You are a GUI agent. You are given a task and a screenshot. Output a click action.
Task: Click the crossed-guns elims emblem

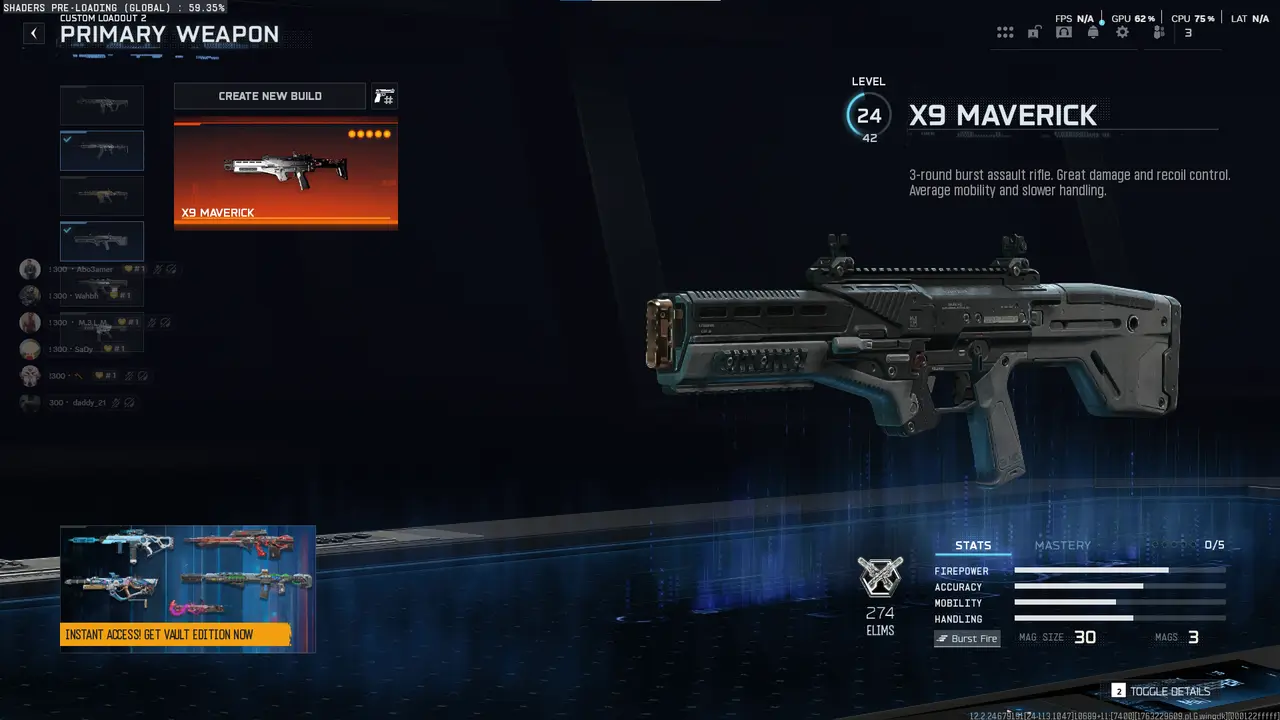880,575
